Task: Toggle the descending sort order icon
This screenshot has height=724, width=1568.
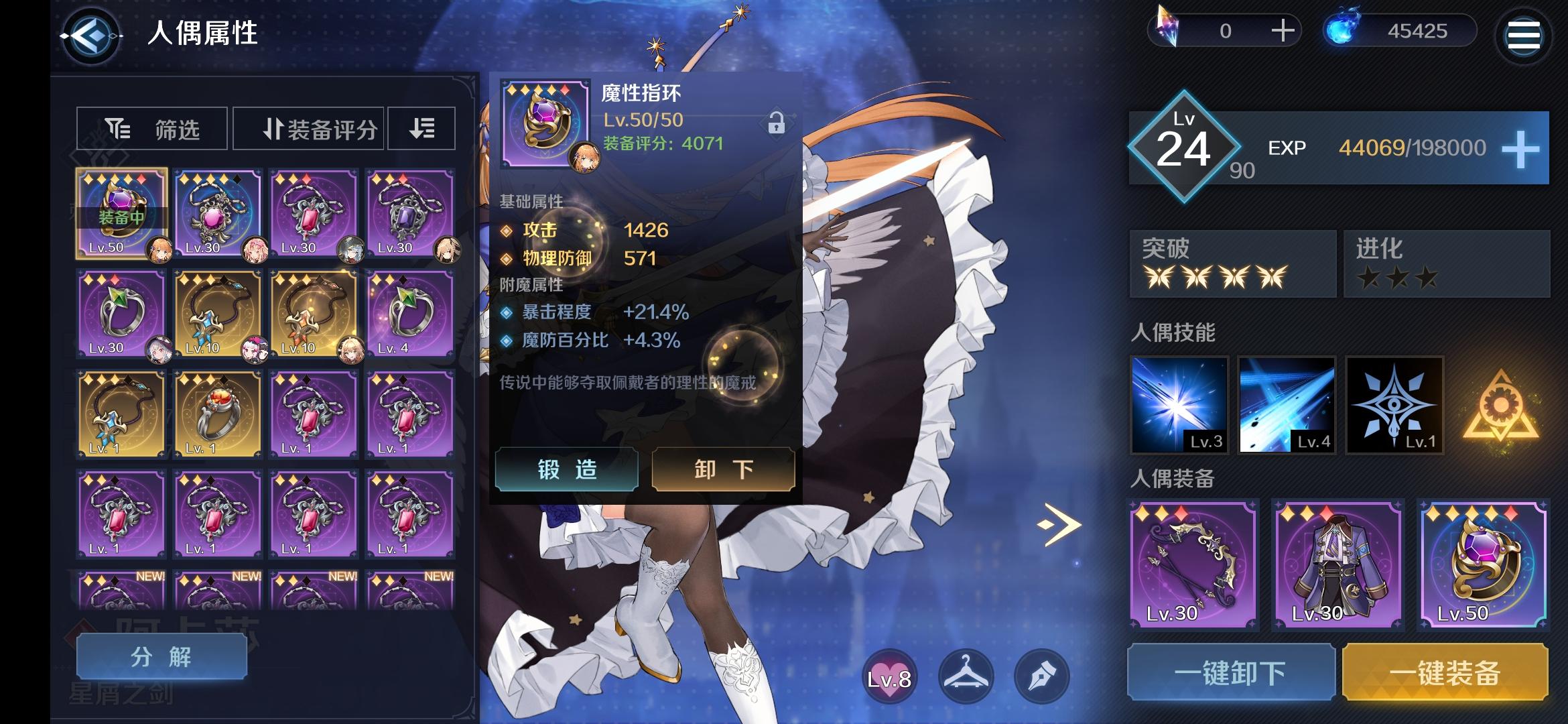Action: click(x=421, y=128)
